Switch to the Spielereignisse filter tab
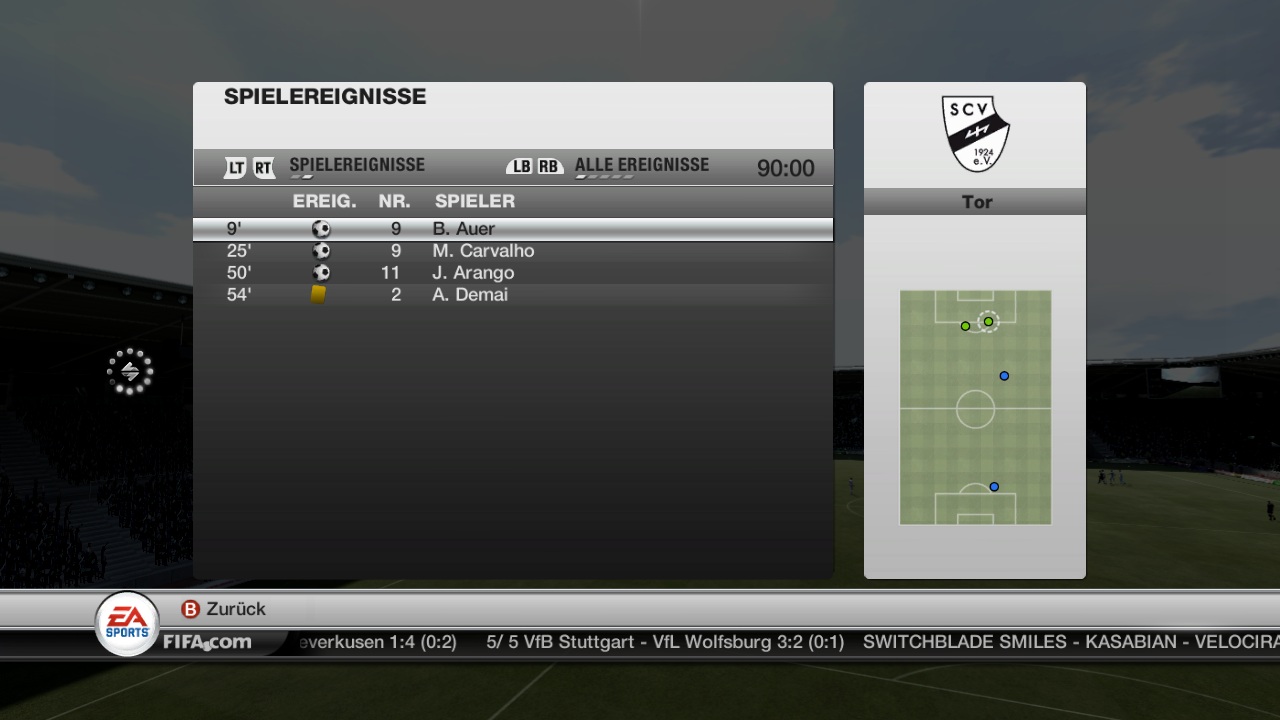Viewport: 1280px width, 720px height. pos(356,166)
